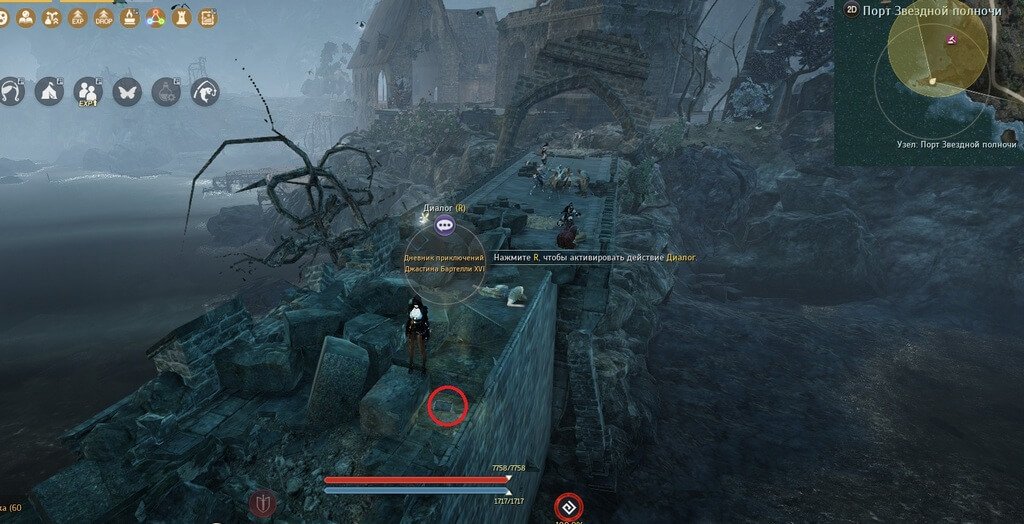Toggle the minimap 2D view button
1024x524 pixels.
coord(852,10)
